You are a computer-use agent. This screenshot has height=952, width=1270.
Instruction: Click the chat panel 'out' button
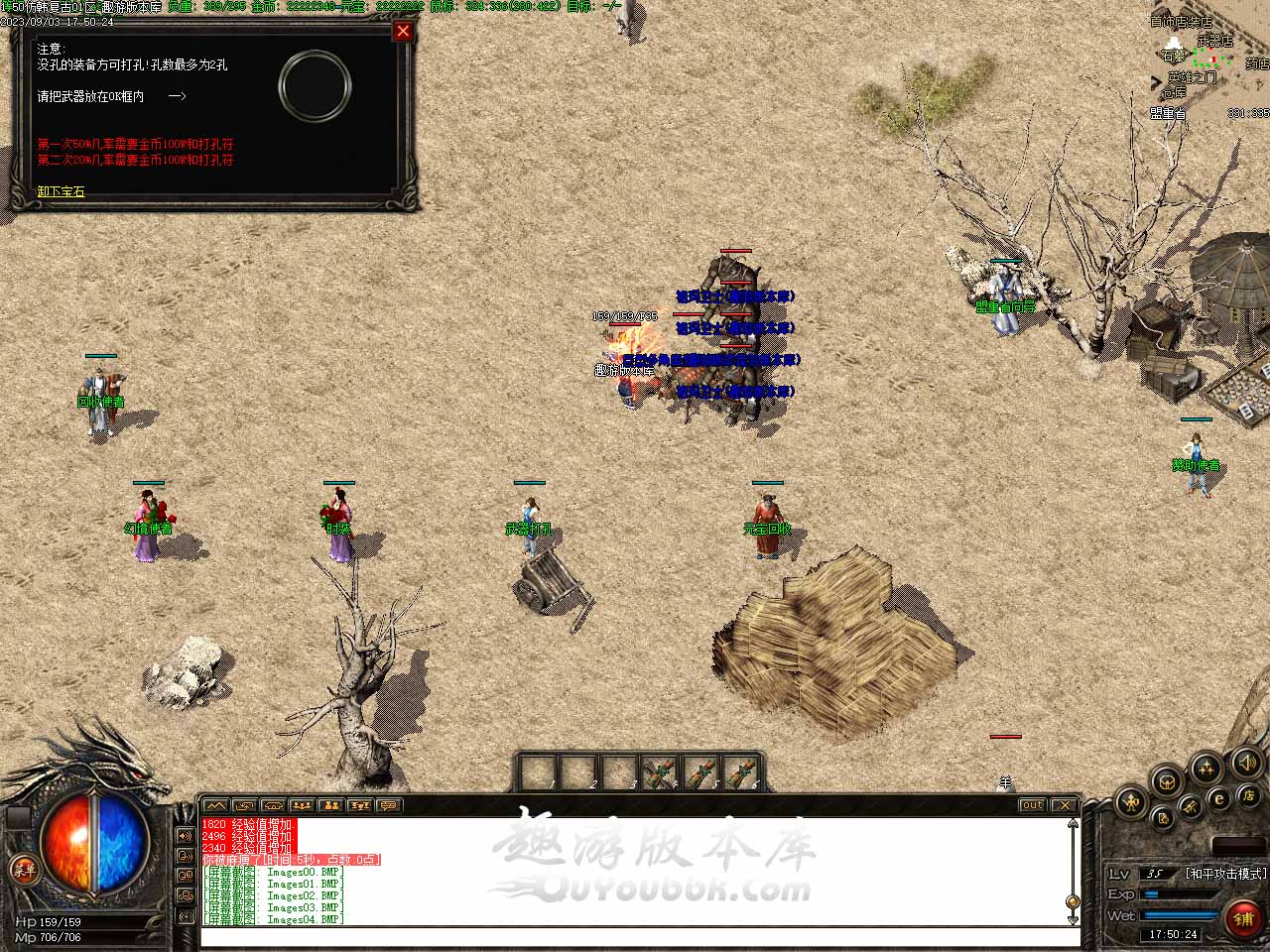click(1032, 805)
